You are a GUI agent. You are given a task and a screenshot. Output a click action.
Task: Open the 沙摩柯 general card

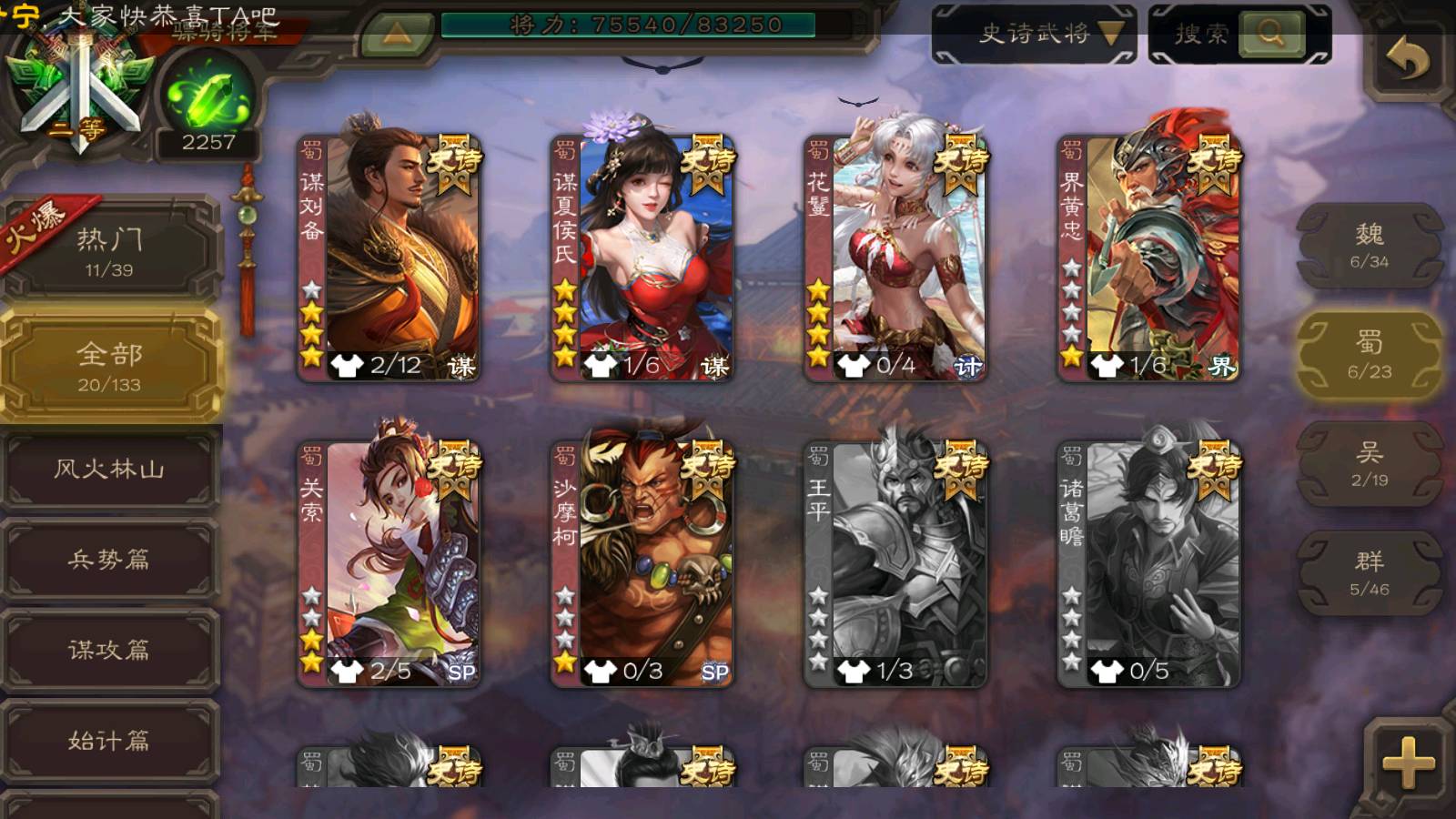coord(642,564)
